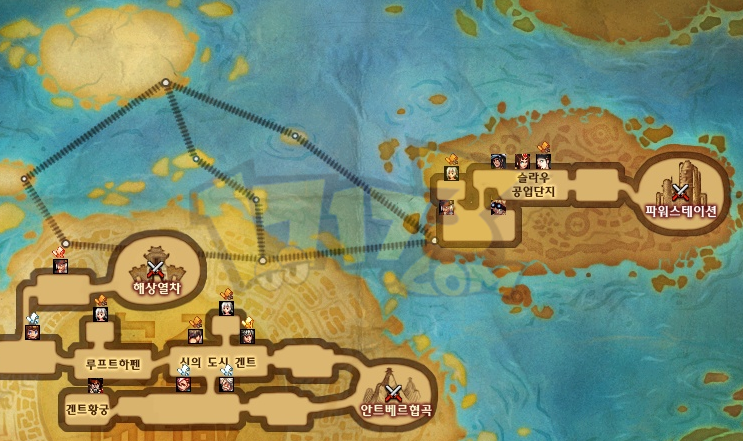Select the NPC portrait directly above 루프트하펜
Image resolution: width=743 pixels, height=441 pixels.
coord(100,314)
